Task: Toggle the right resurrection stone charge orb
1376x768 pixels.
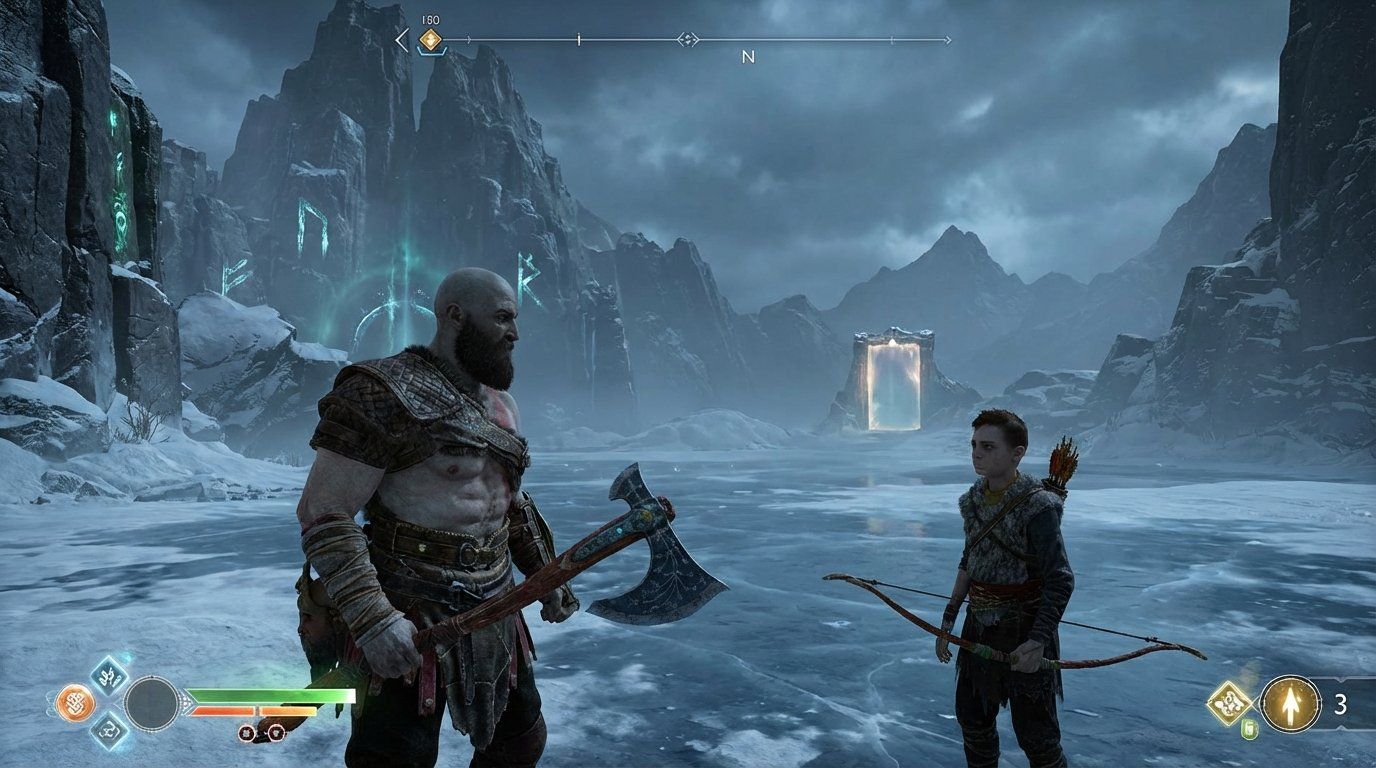Action: [x=276, y=733]
